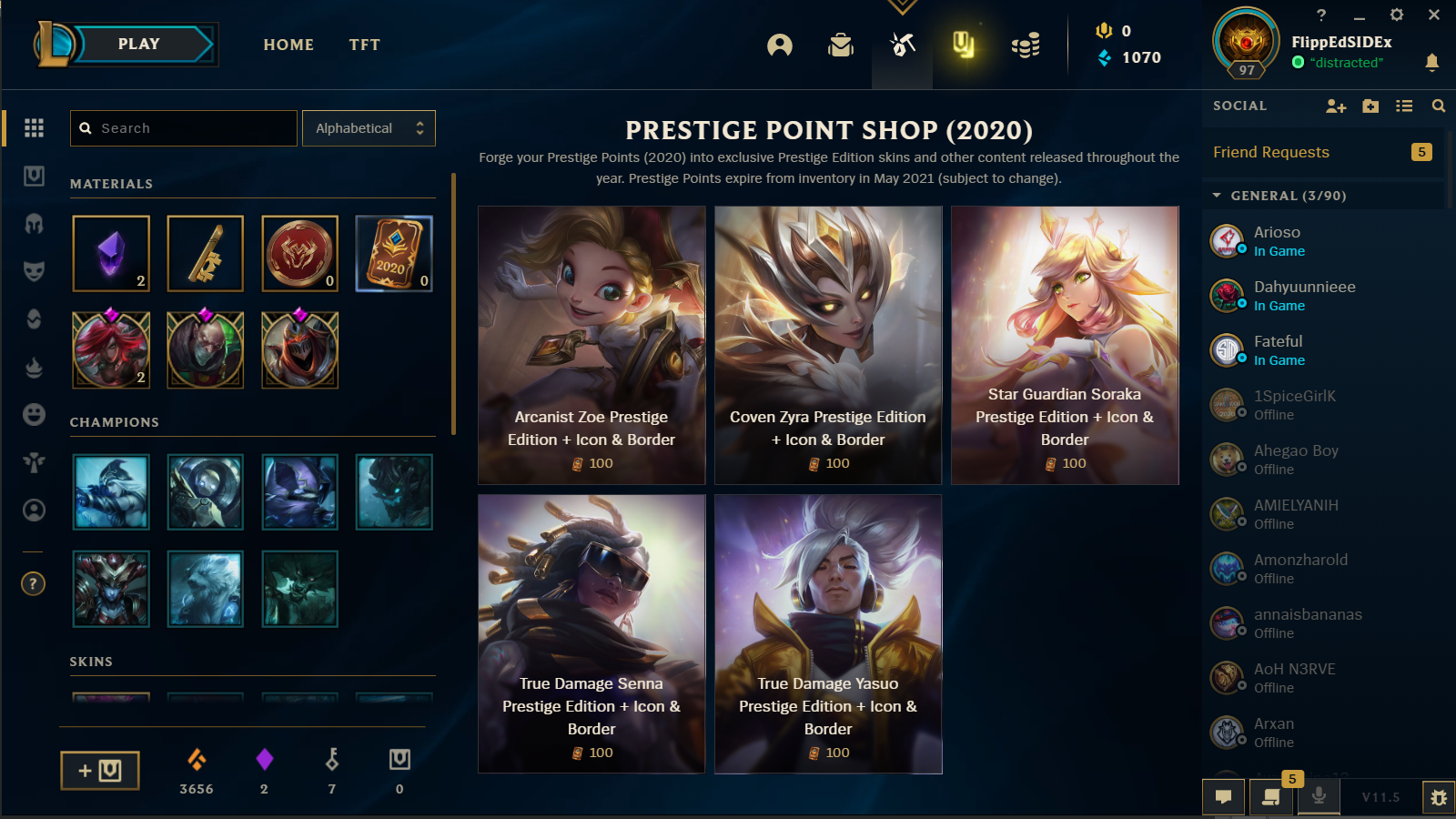Choose True Damage Yasuo Prestige card

click(x=828, y=633)
